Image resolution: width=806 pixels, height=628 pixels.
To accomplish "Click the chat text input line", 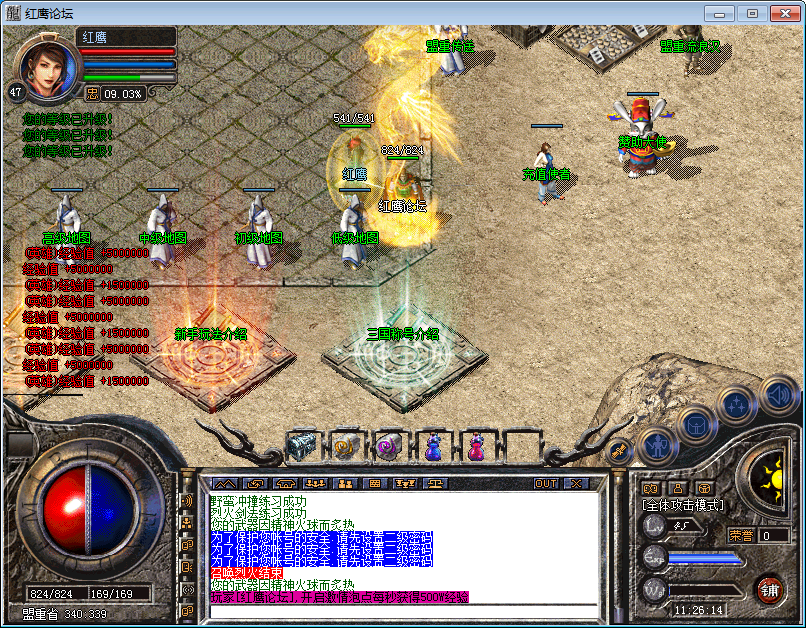I will click(400, 611).
